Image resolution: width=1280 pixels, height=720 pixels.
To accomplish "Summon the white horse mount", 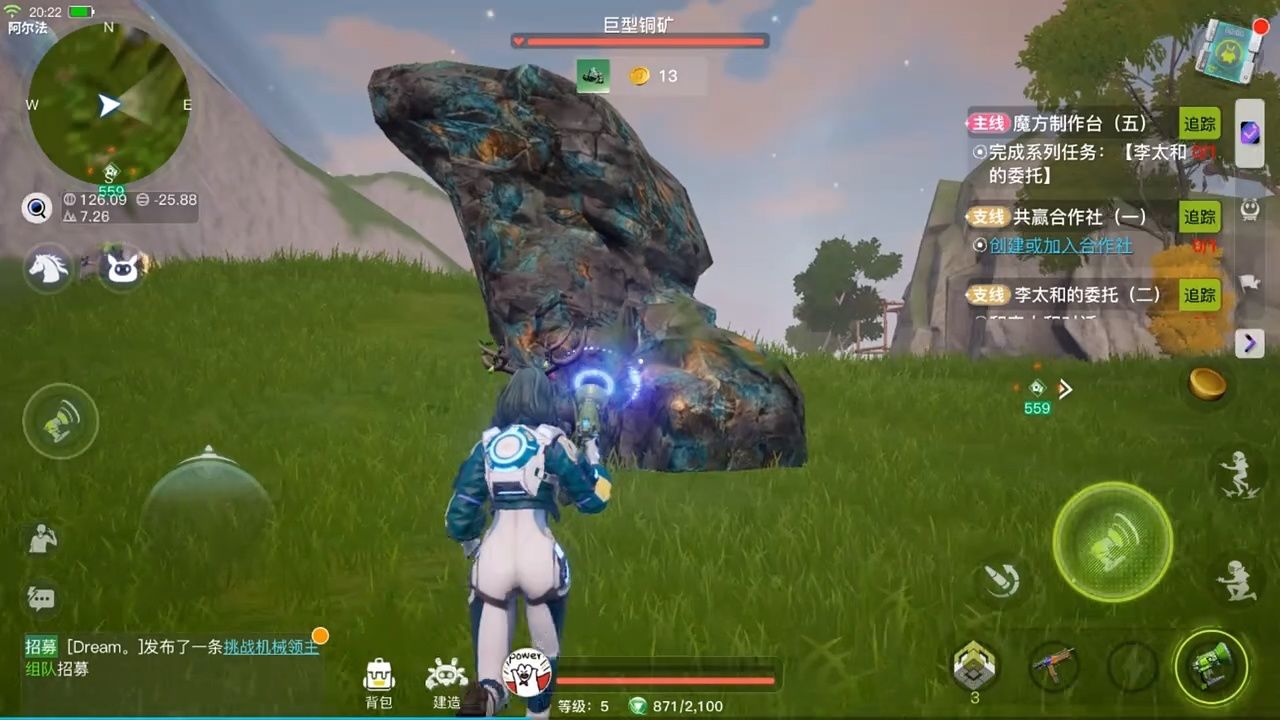I will coord(48,268).
